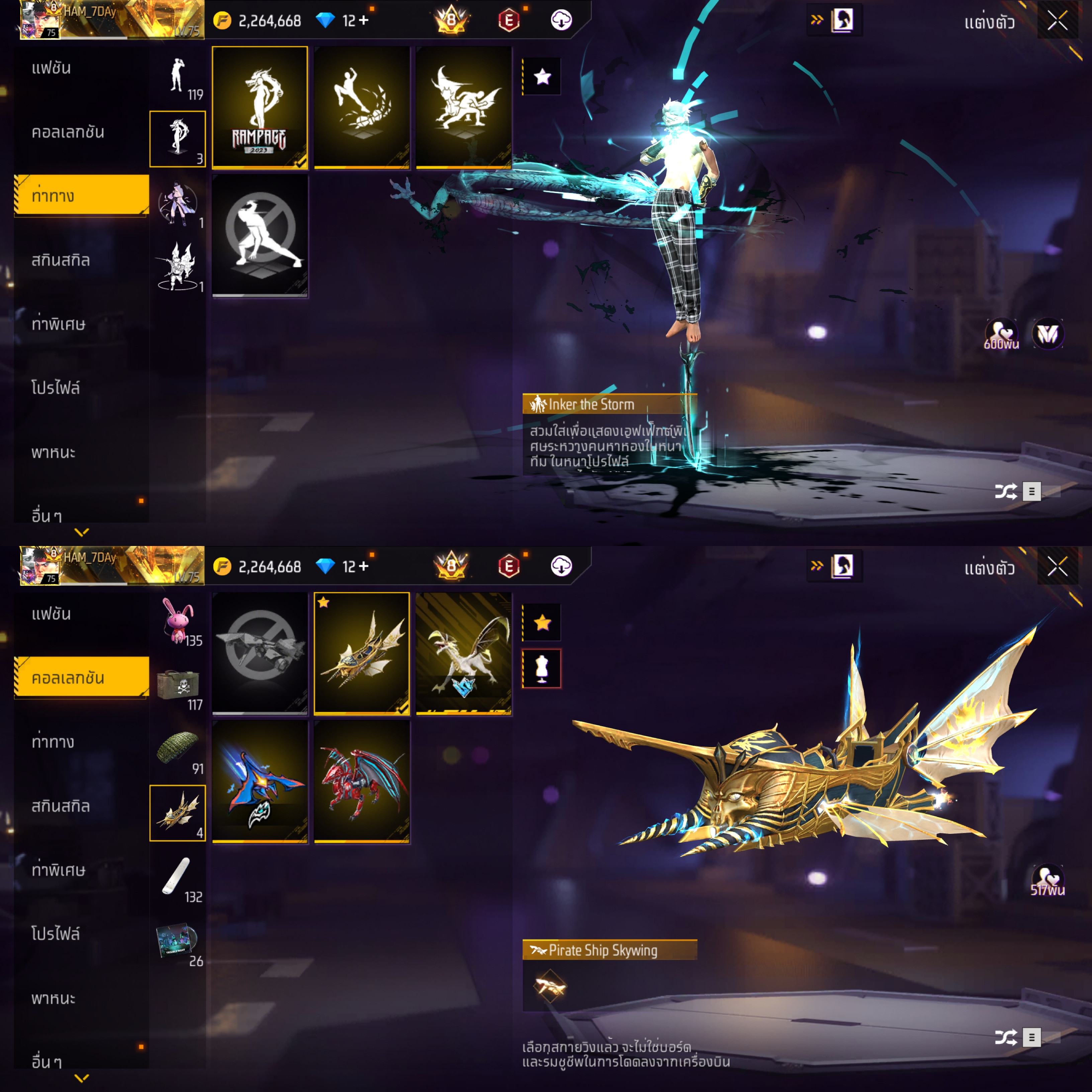Open the pink rabbit subcategory showing 135
The width and height of the screenshot is (1092, 1092).
178,622
